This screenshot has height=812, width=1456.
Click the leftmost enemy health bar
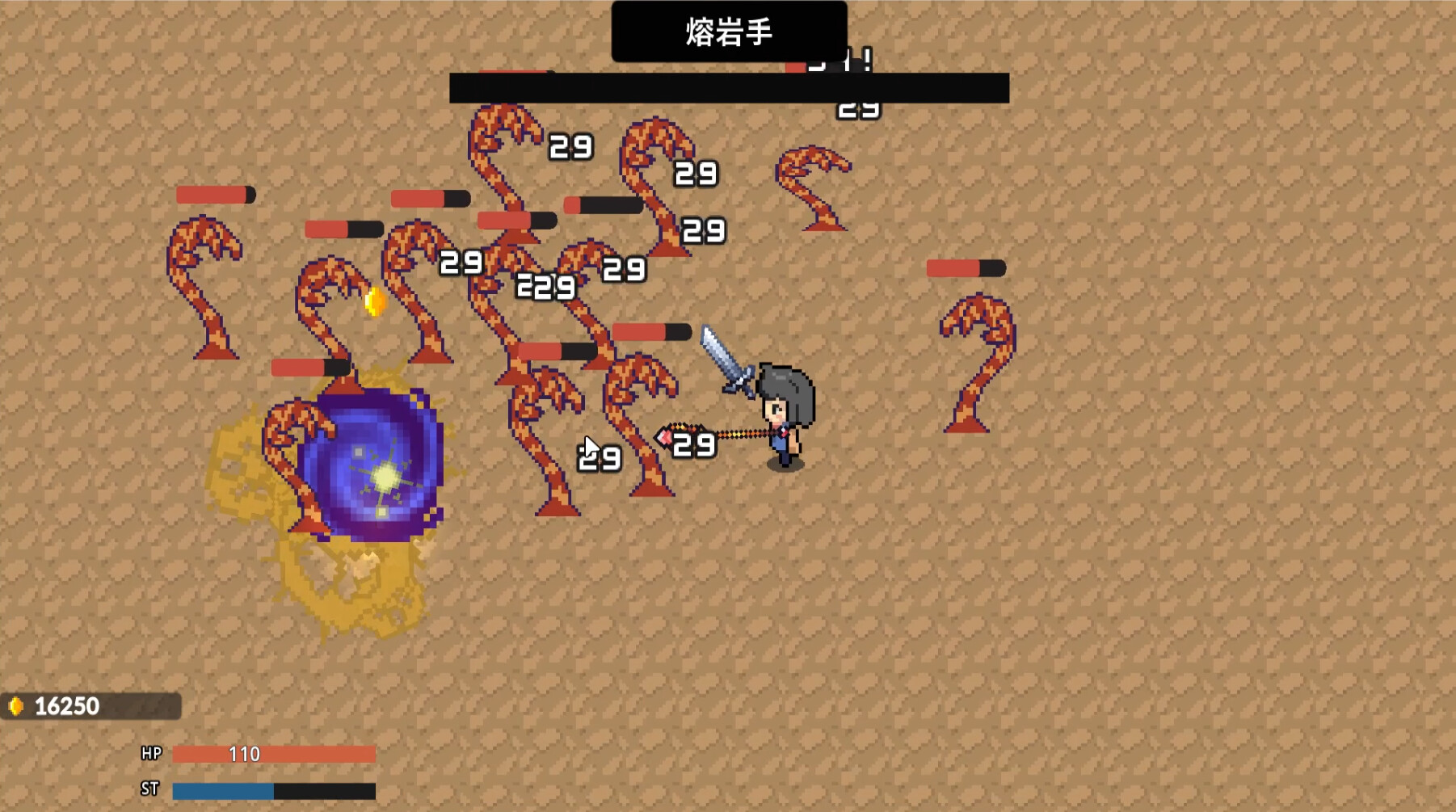click(213, 194)
